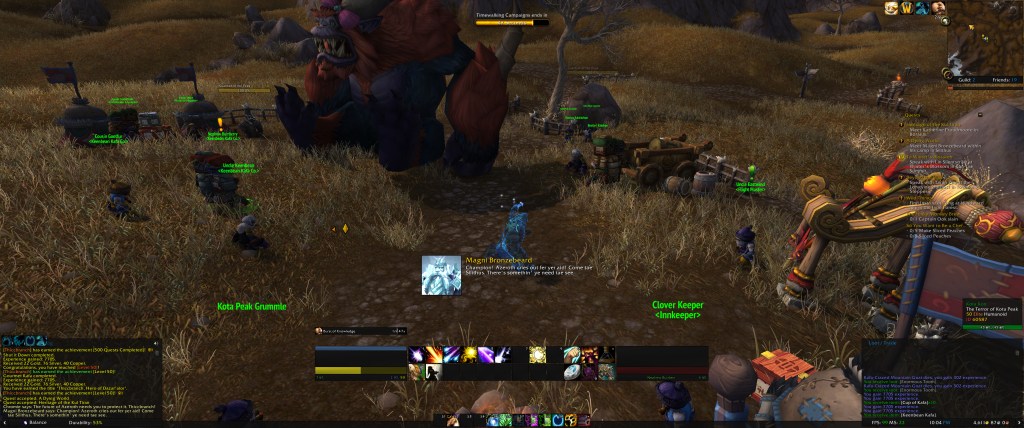
Task: Cast the orange slash ability on action bar
Action: tap(436, 355)
